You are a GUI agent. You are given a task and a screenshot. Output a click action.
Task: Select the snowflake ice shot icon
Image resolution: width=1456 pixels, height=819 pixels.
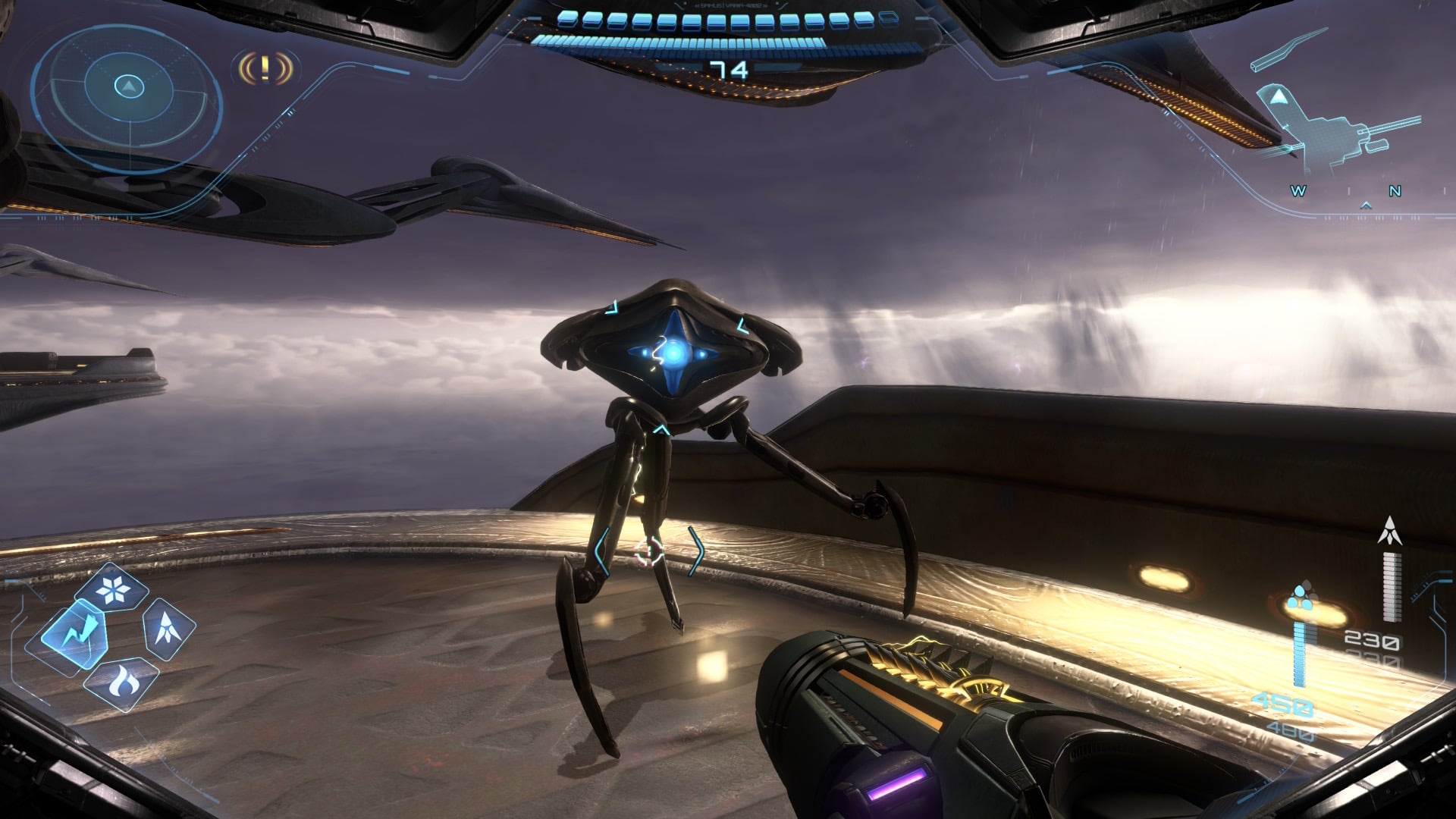pos(115,588)
